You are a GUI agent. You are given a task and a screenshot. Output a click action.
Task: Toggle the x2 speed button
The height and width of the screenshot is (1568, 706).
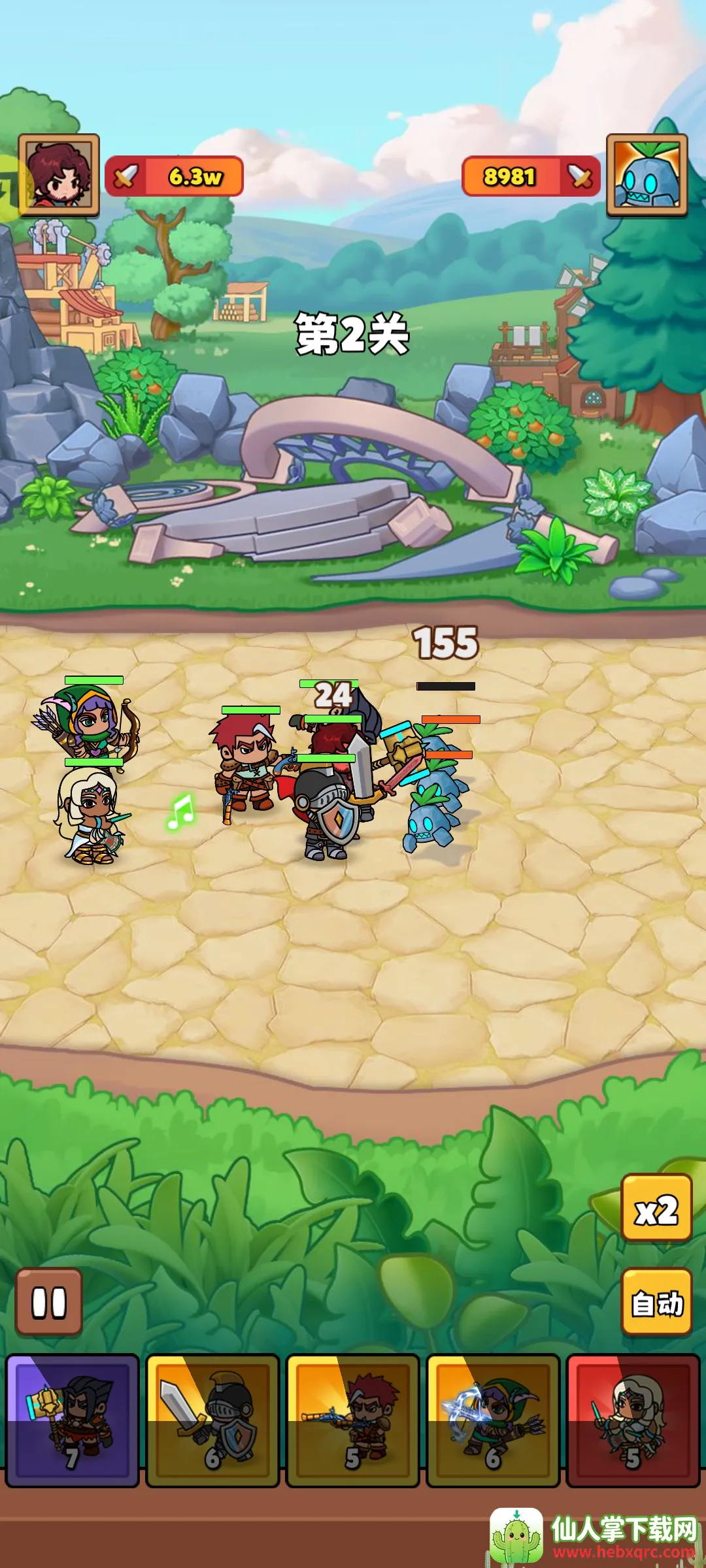(656, 1207)
